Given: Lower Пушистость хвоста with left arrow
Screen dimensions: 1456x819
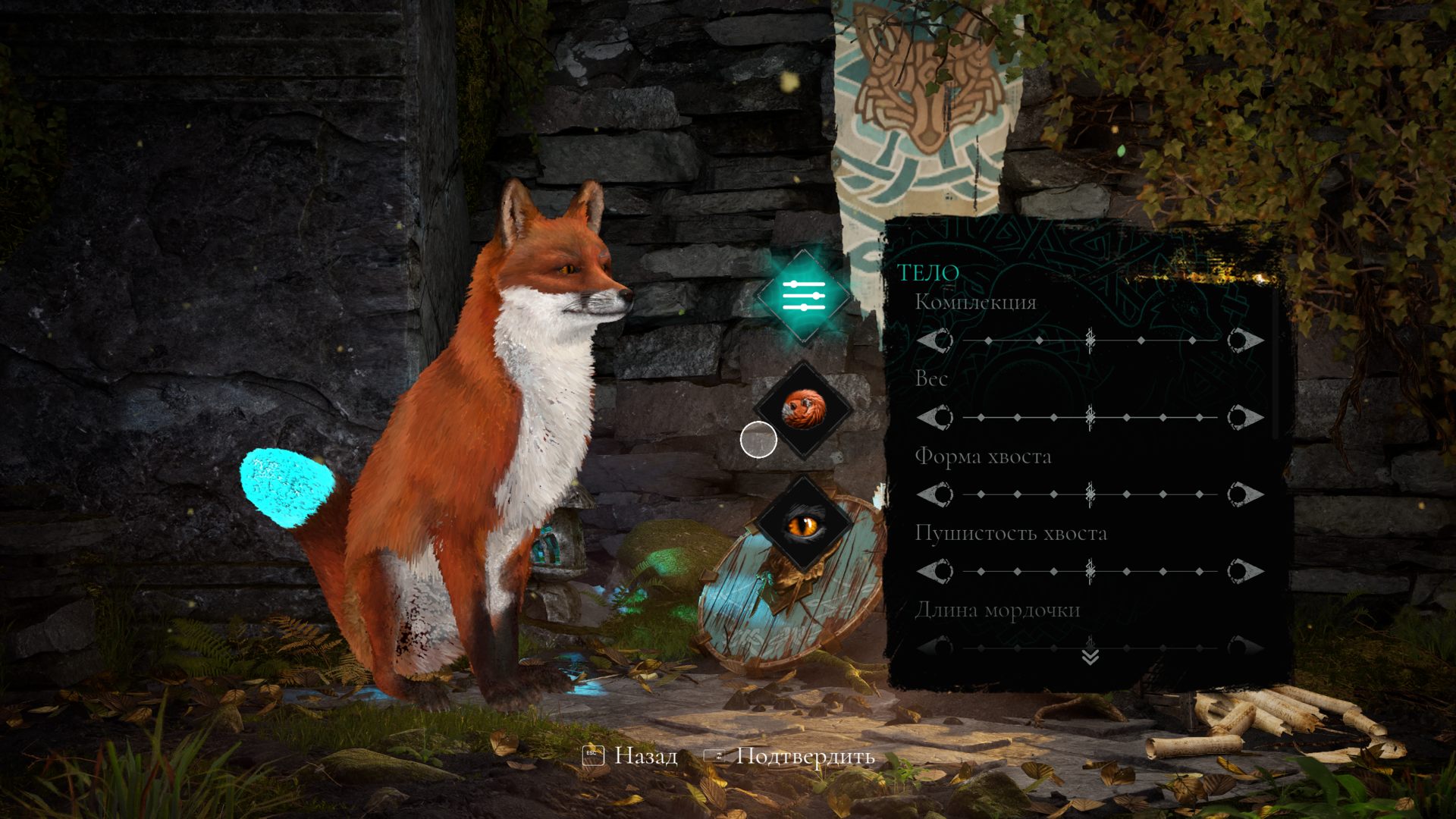Looking at the screenshot, I should coord(935,571).
